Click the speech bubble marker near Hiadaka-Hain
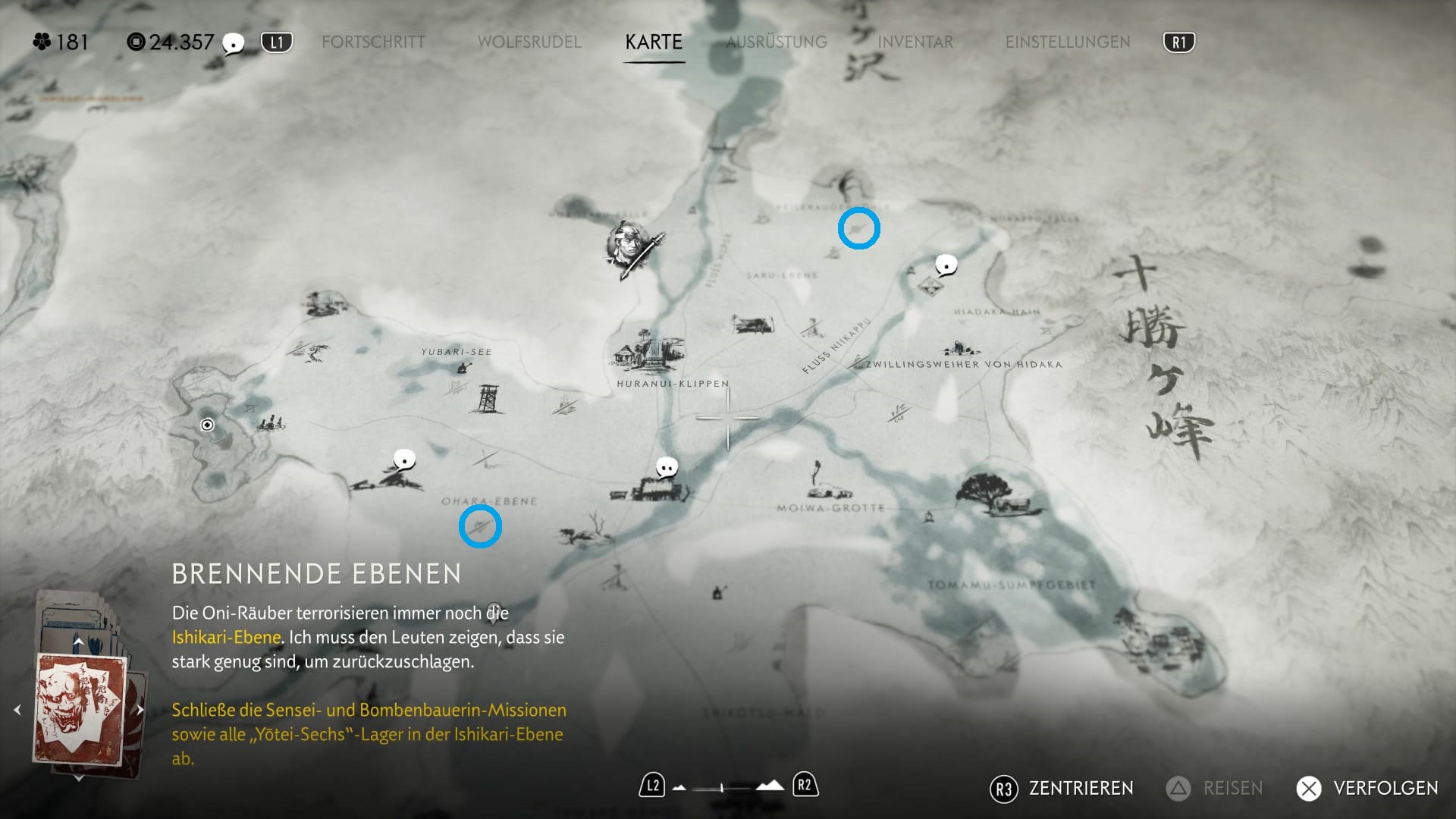 (x=946, y=265)
